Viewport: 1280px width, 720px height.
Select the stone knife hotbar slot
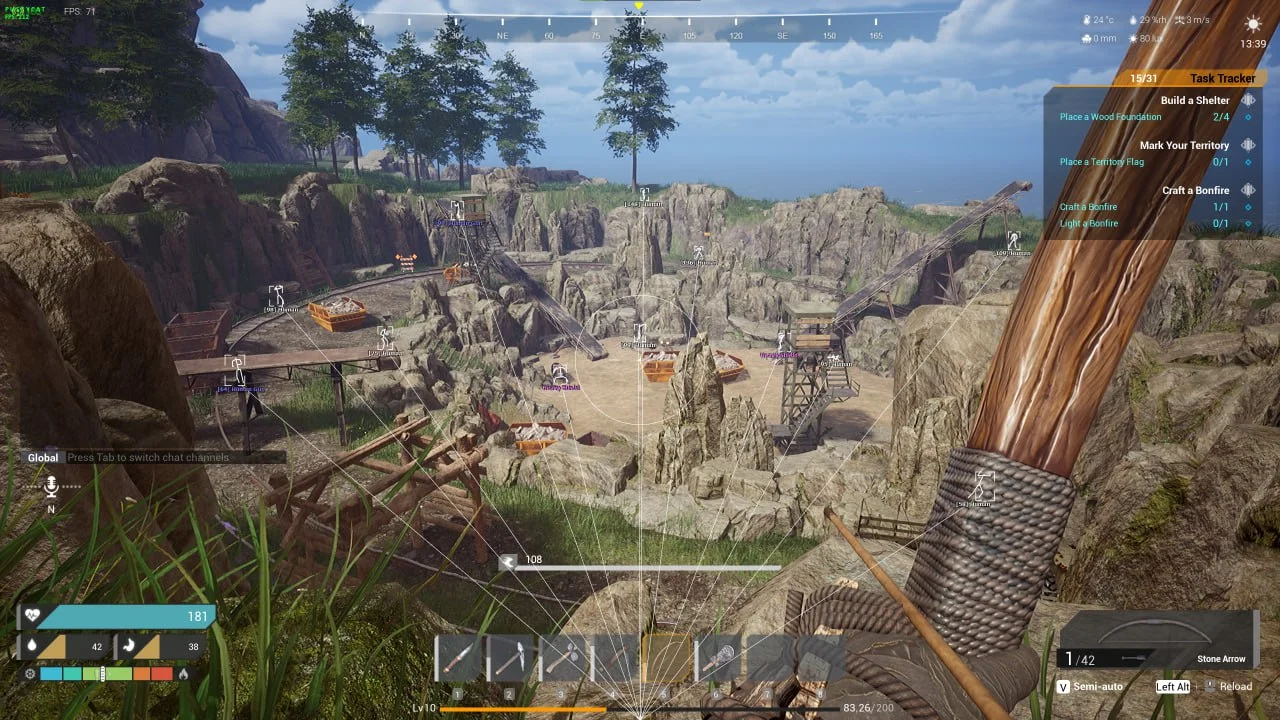point(458,658)
